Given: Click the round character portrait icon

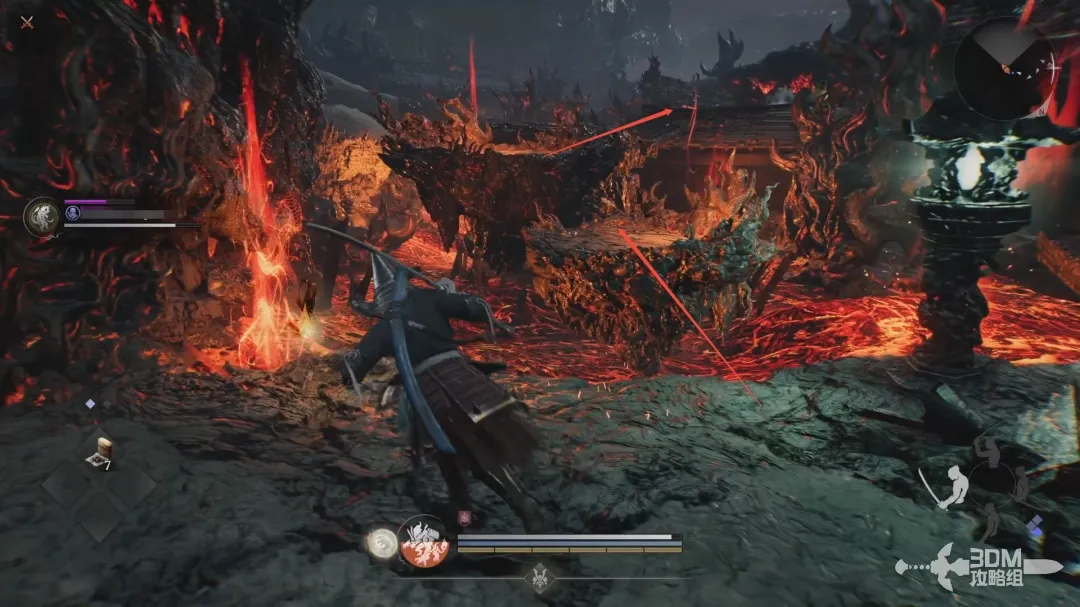Looking at the screenshot, I should (43, 215).
